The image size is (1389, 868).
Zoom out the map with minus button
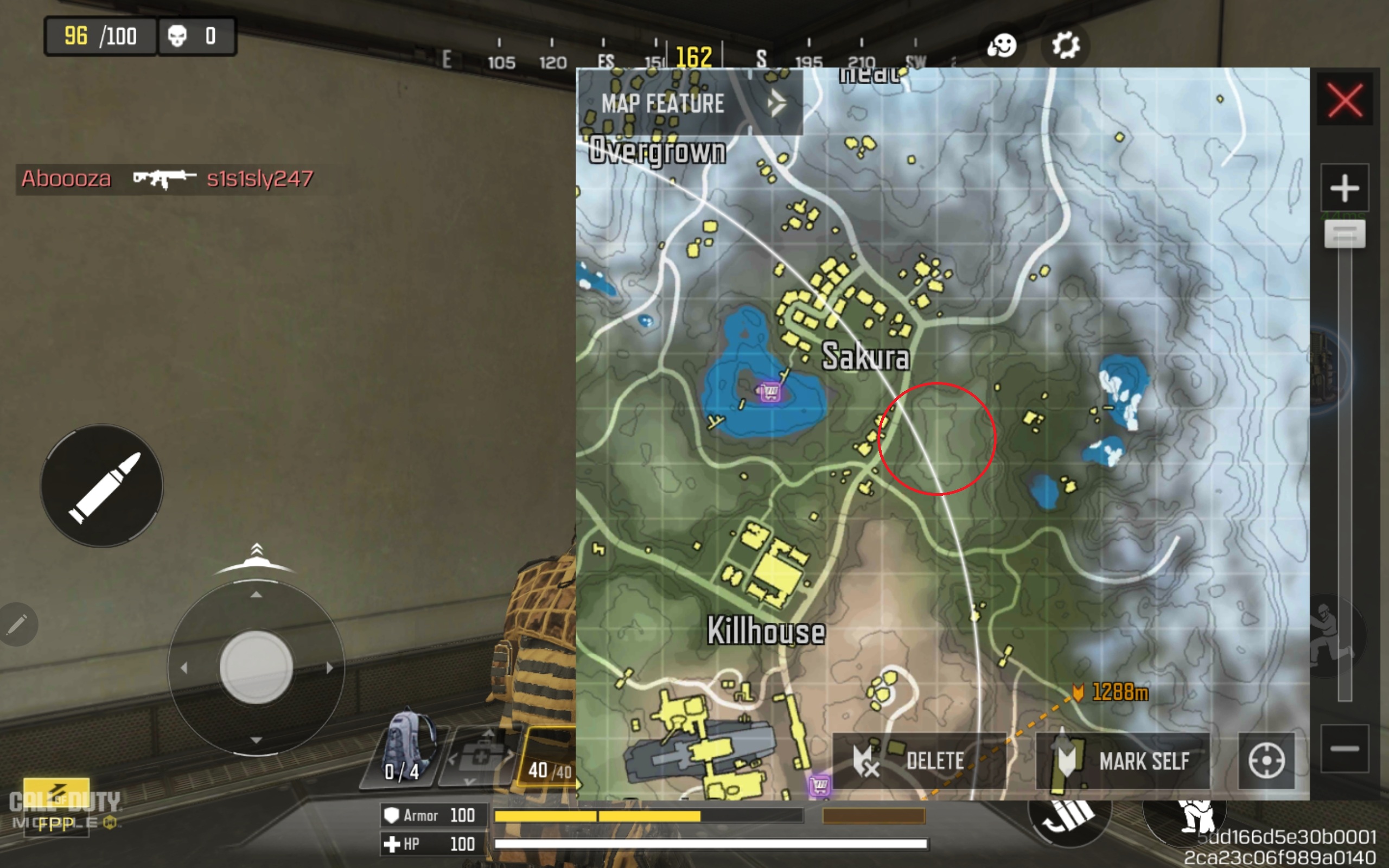(x=1344, y=748)
